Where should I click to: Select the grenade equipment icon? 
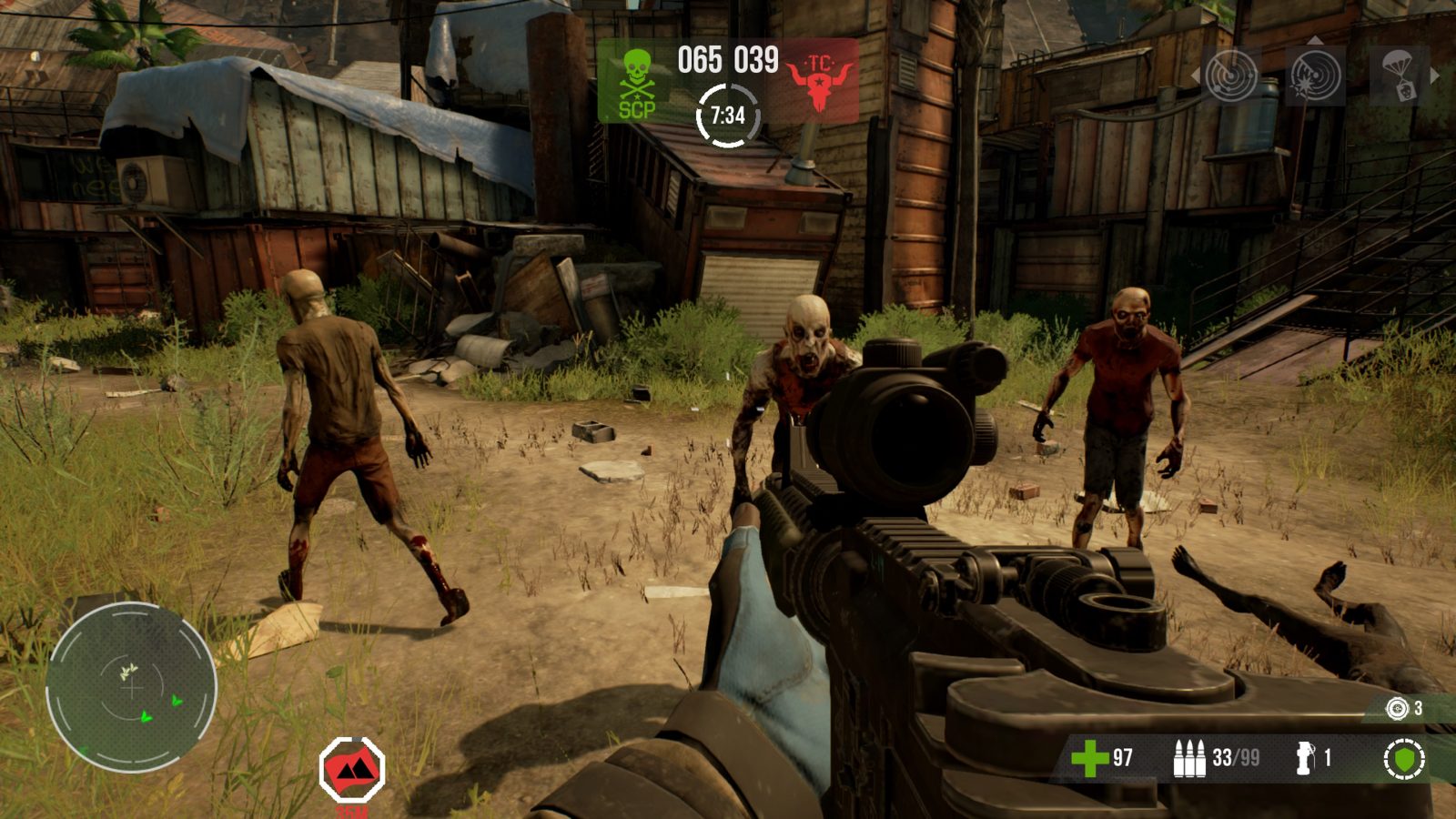click(1306, 757)
